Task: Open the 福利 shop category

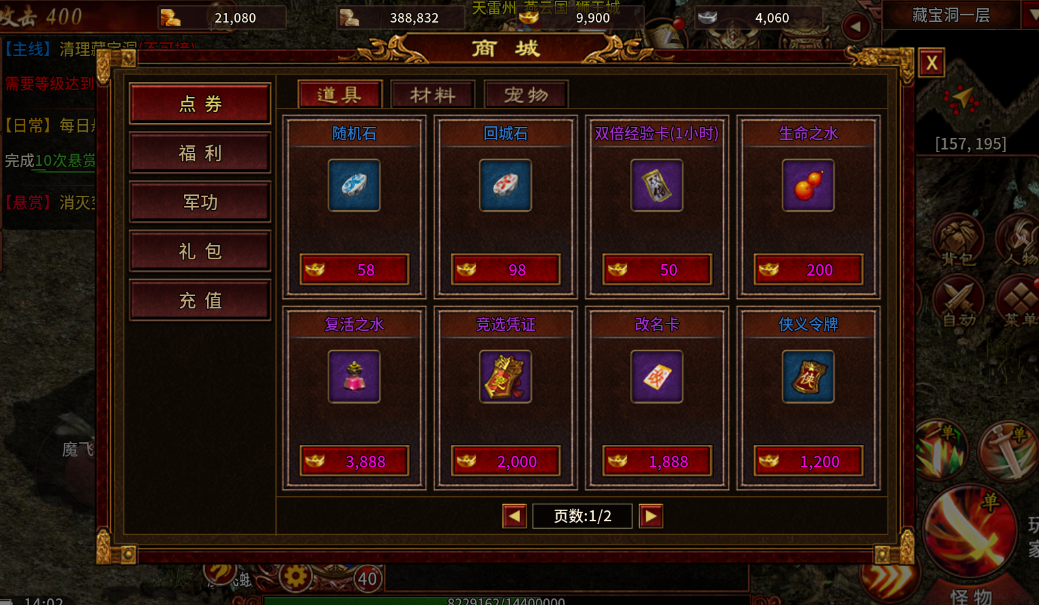Action: (200, 153)
